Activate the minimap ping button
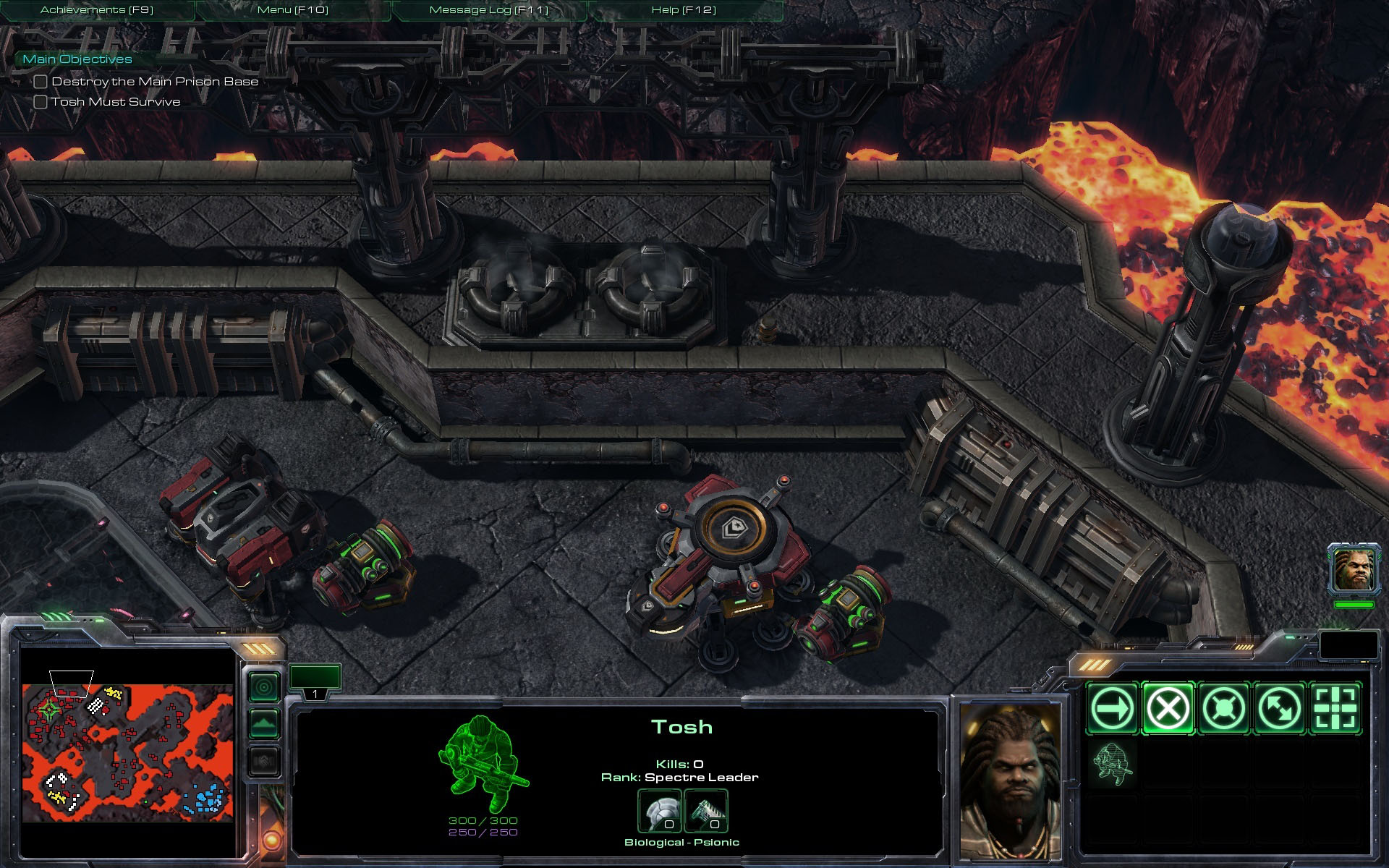The width and height of the screenshot is (1389, 868). 264,686
